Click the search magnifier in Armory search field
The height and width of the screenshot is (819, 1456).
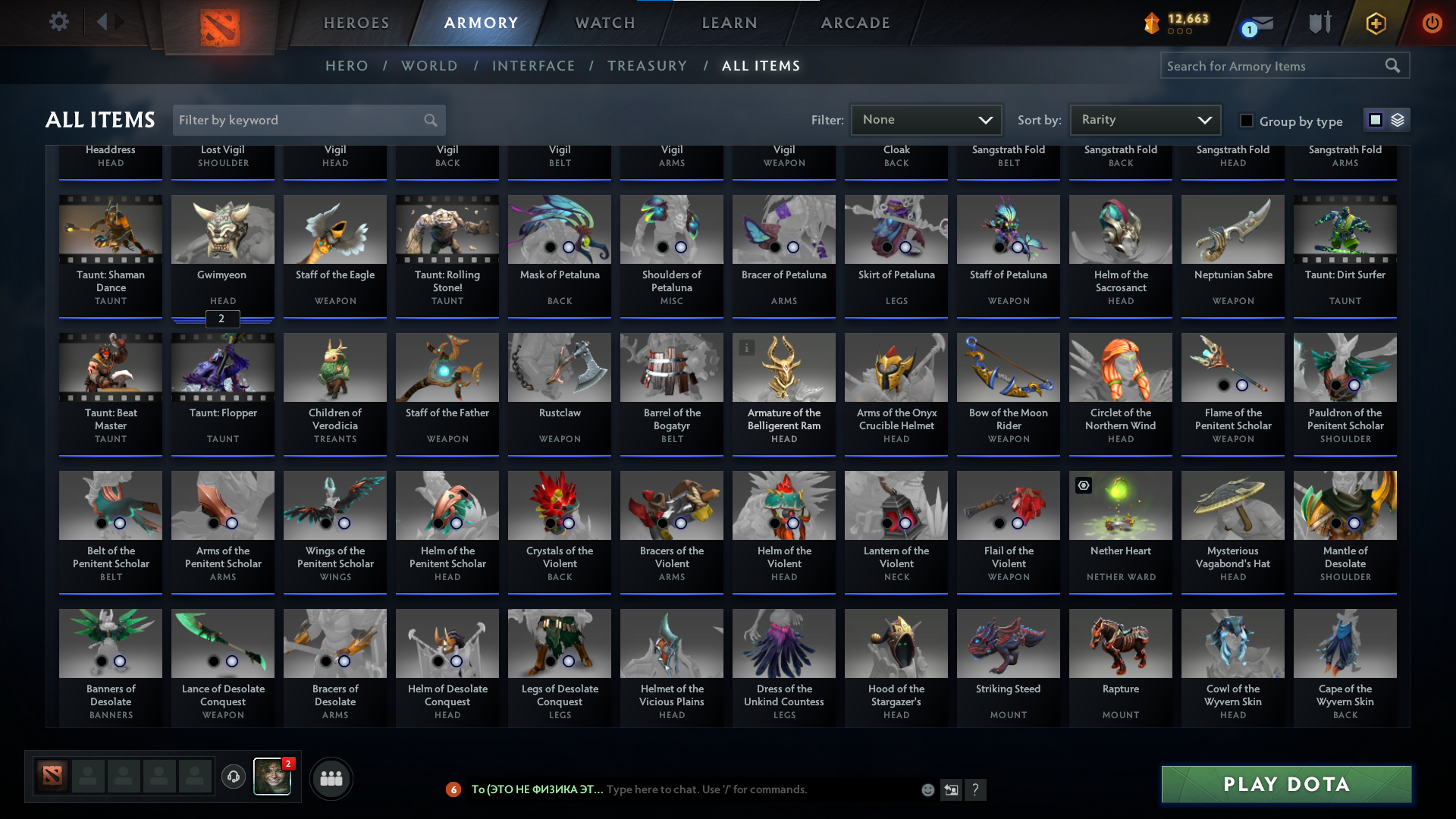point(1394,65)
